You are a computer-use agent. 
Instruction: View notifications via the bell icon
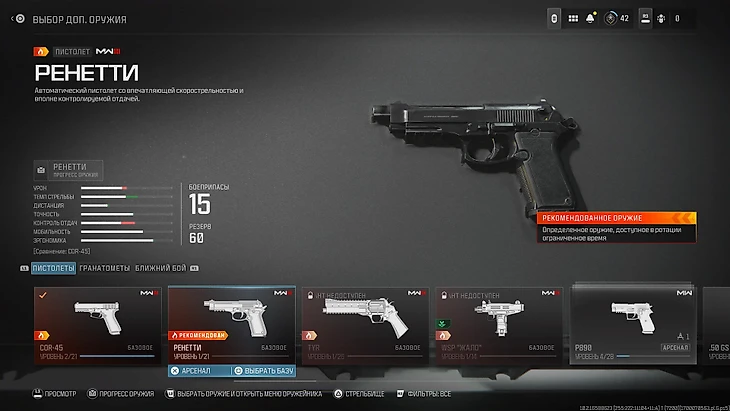[x=591, y=18]
